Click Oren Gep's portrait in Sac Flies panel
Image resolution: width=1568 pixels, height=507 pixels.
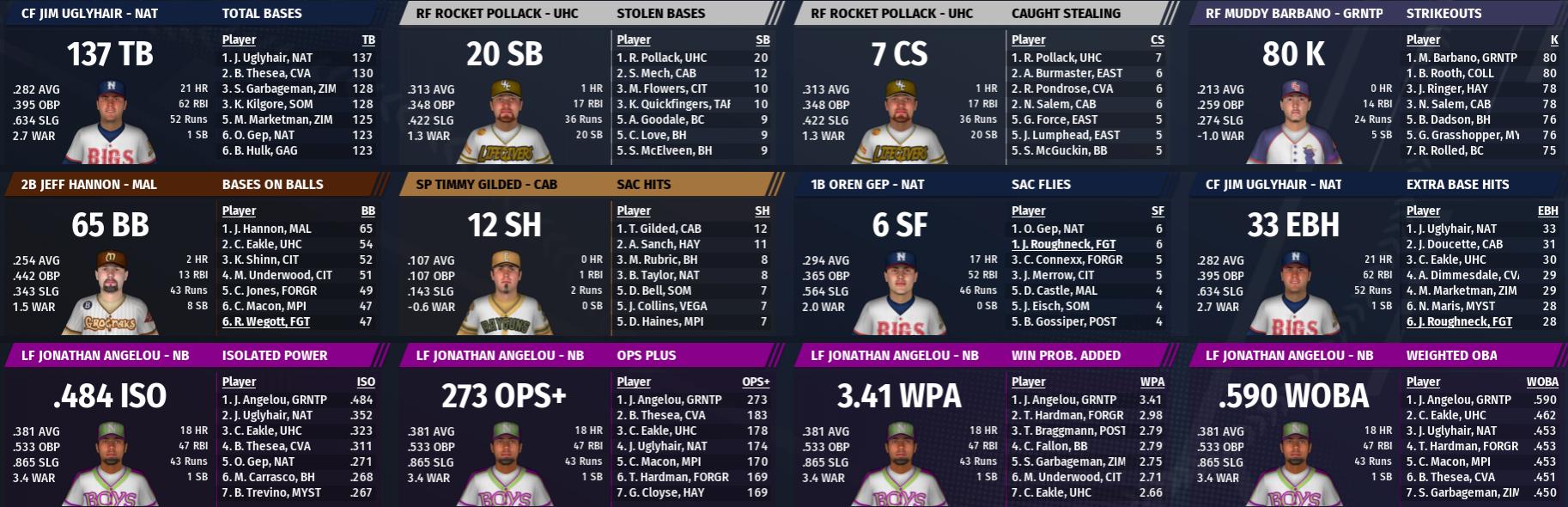coord(899,292)
